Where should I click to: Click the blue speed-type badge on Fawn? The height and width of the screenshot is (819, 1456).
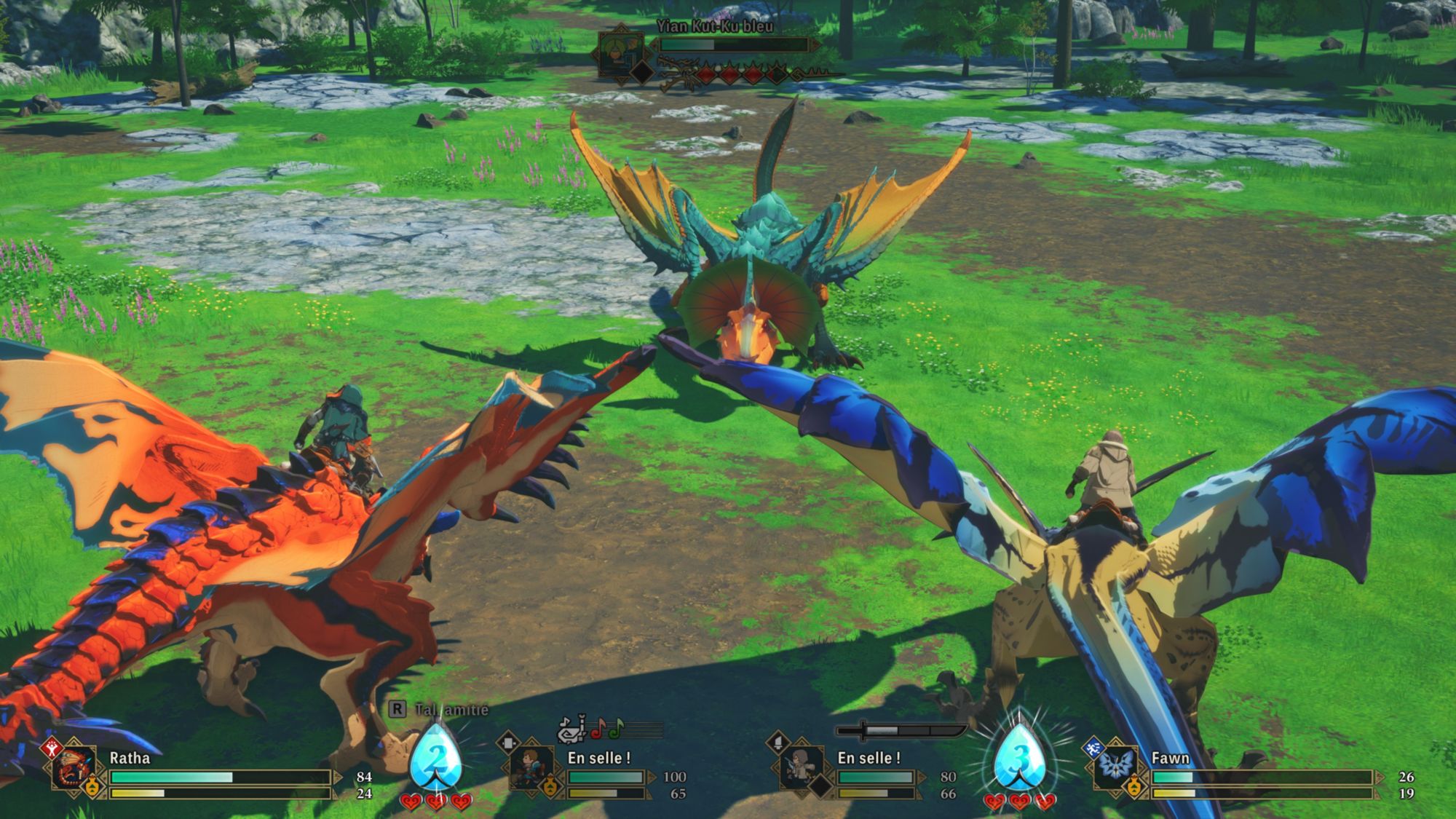coord(1093,748)
